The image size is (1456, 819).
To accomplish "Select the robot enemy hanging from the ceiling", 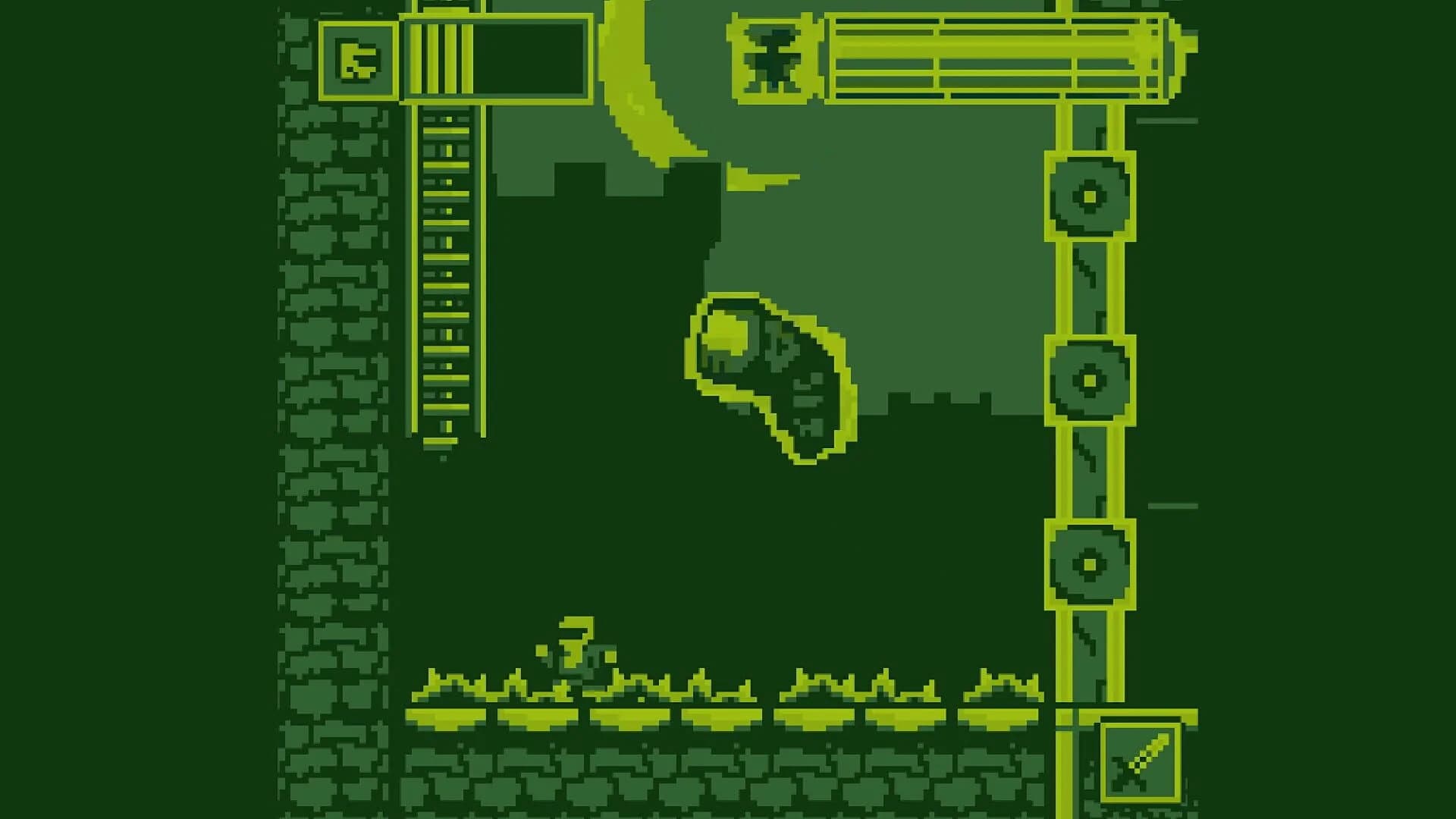I will click(x=772, y=57).
